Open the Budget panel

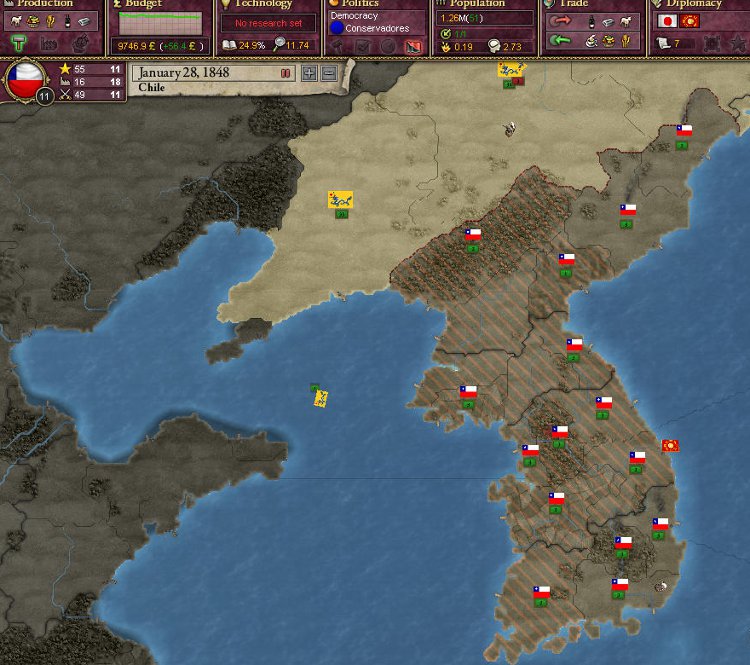[x=143, y=4]
